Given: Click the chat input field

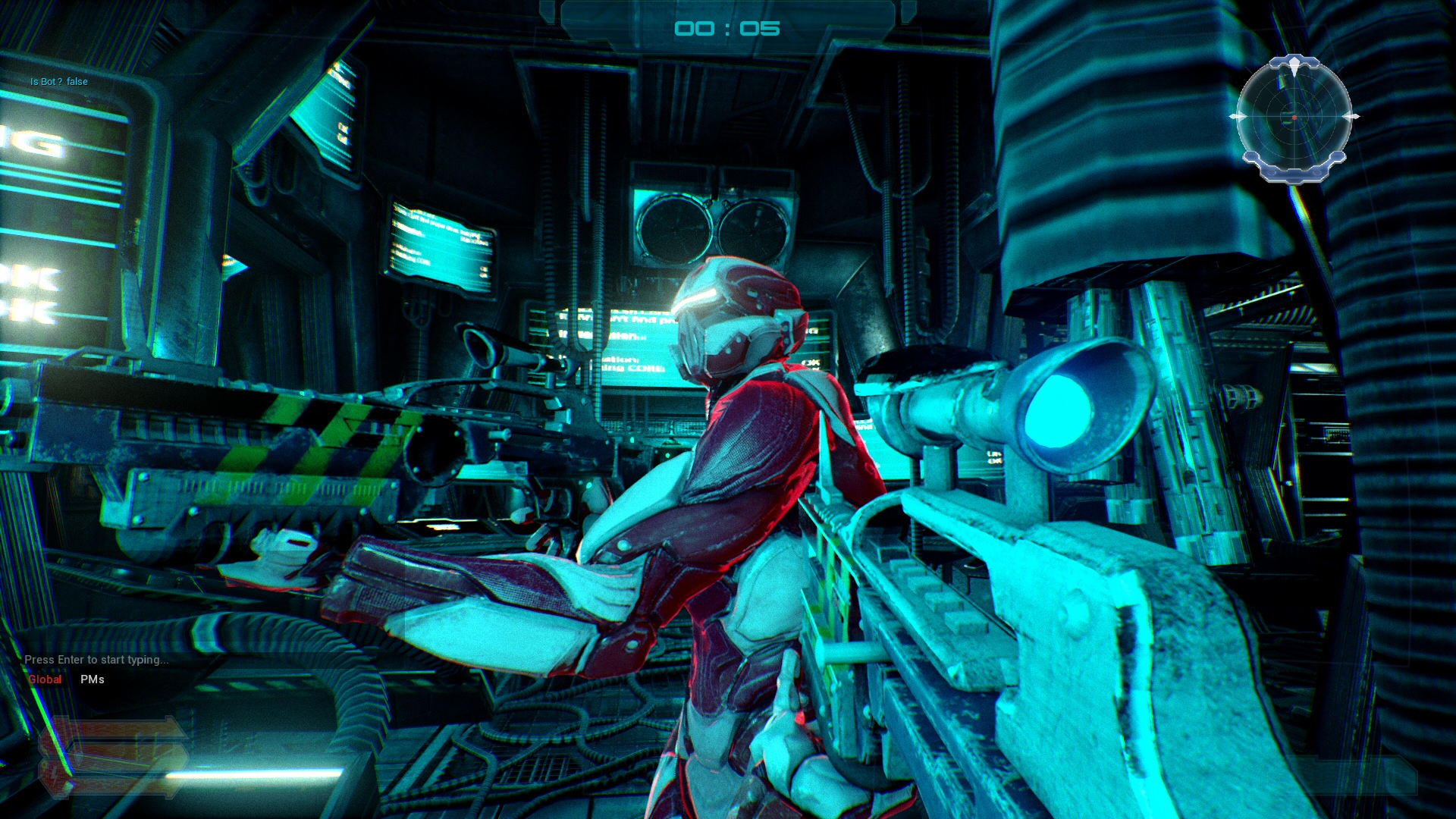Looking at the screenshot, I should click(96, 660).
